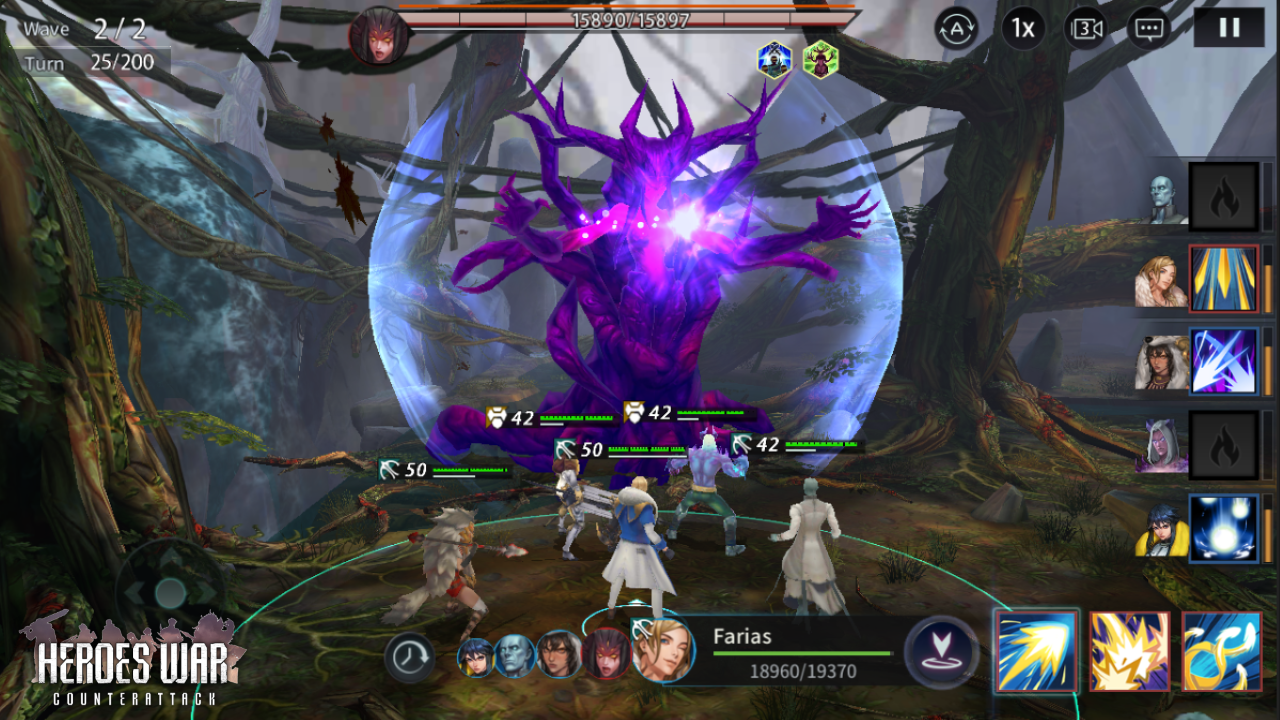
Task: Tap the virtual movement joystick
Action: pos(170,592)
